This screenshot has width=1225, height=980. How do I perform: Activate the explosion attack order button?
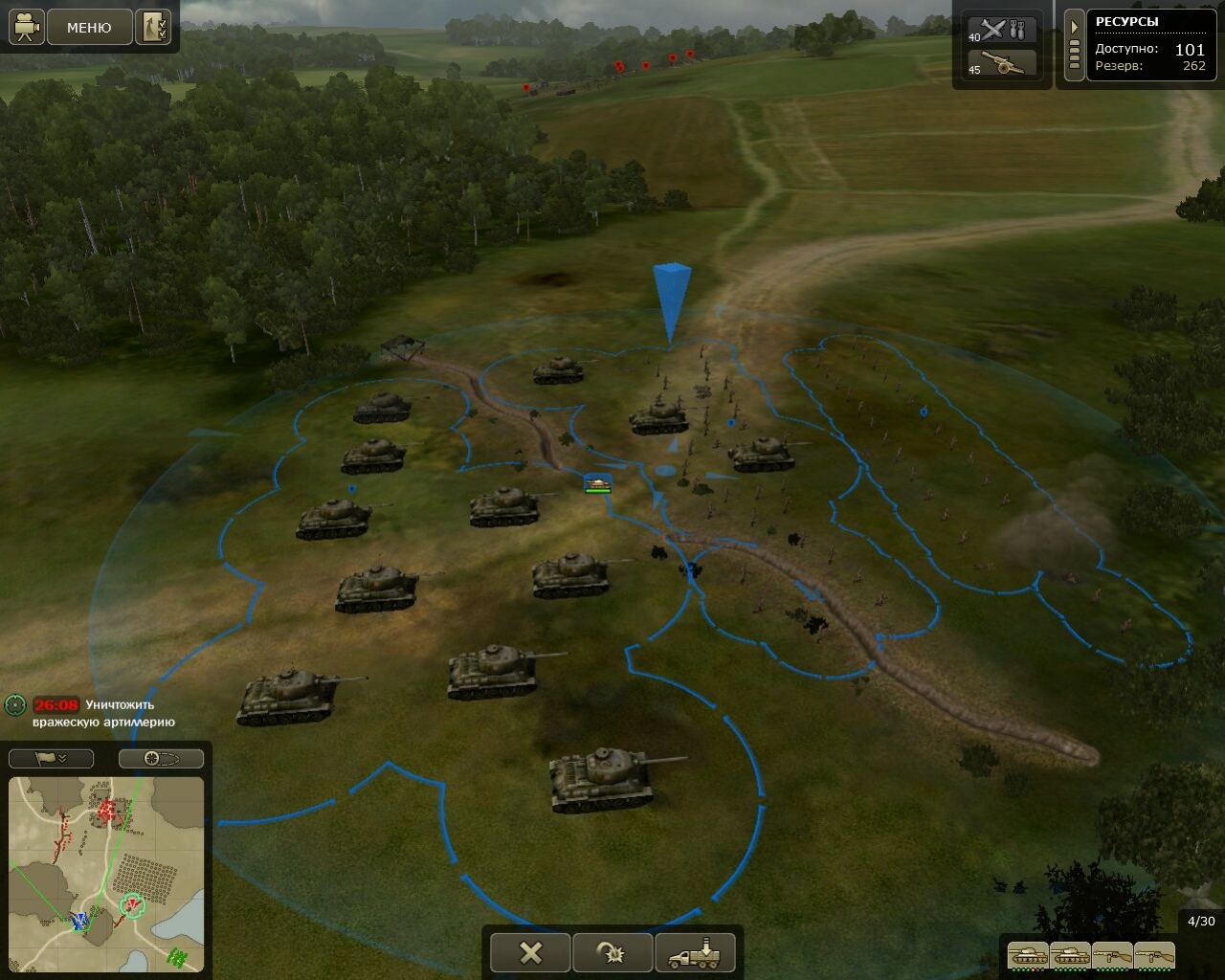tap(612, 952)
